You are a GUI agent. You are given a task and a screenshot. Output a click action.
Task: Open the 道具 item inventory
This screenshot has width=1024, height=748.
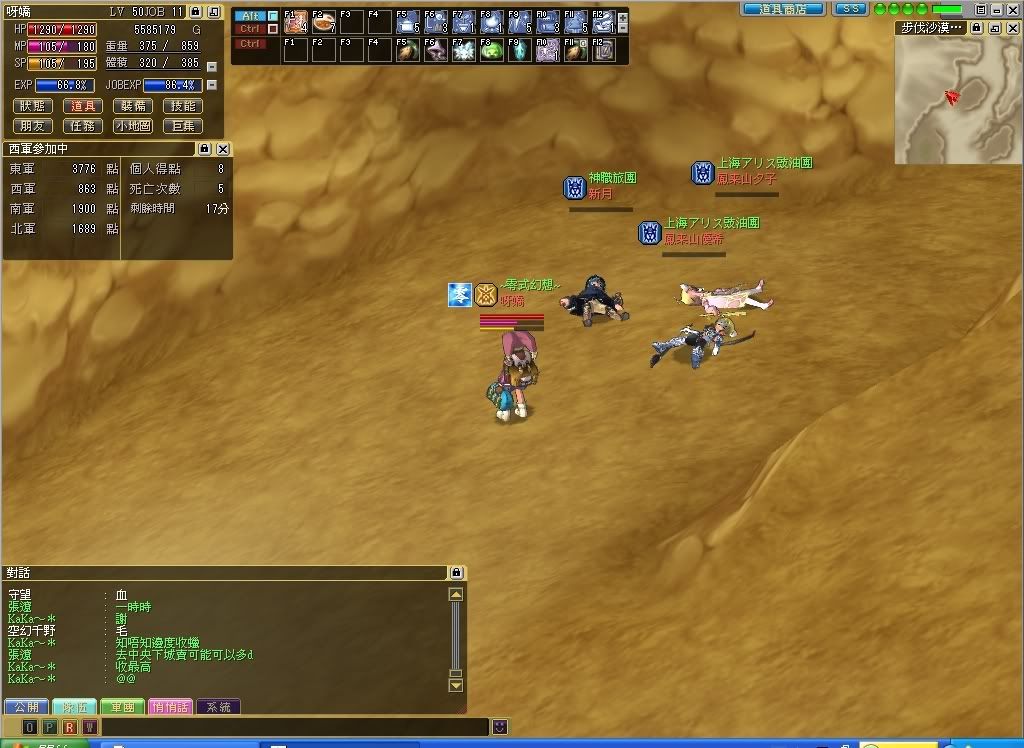[83, 106]
